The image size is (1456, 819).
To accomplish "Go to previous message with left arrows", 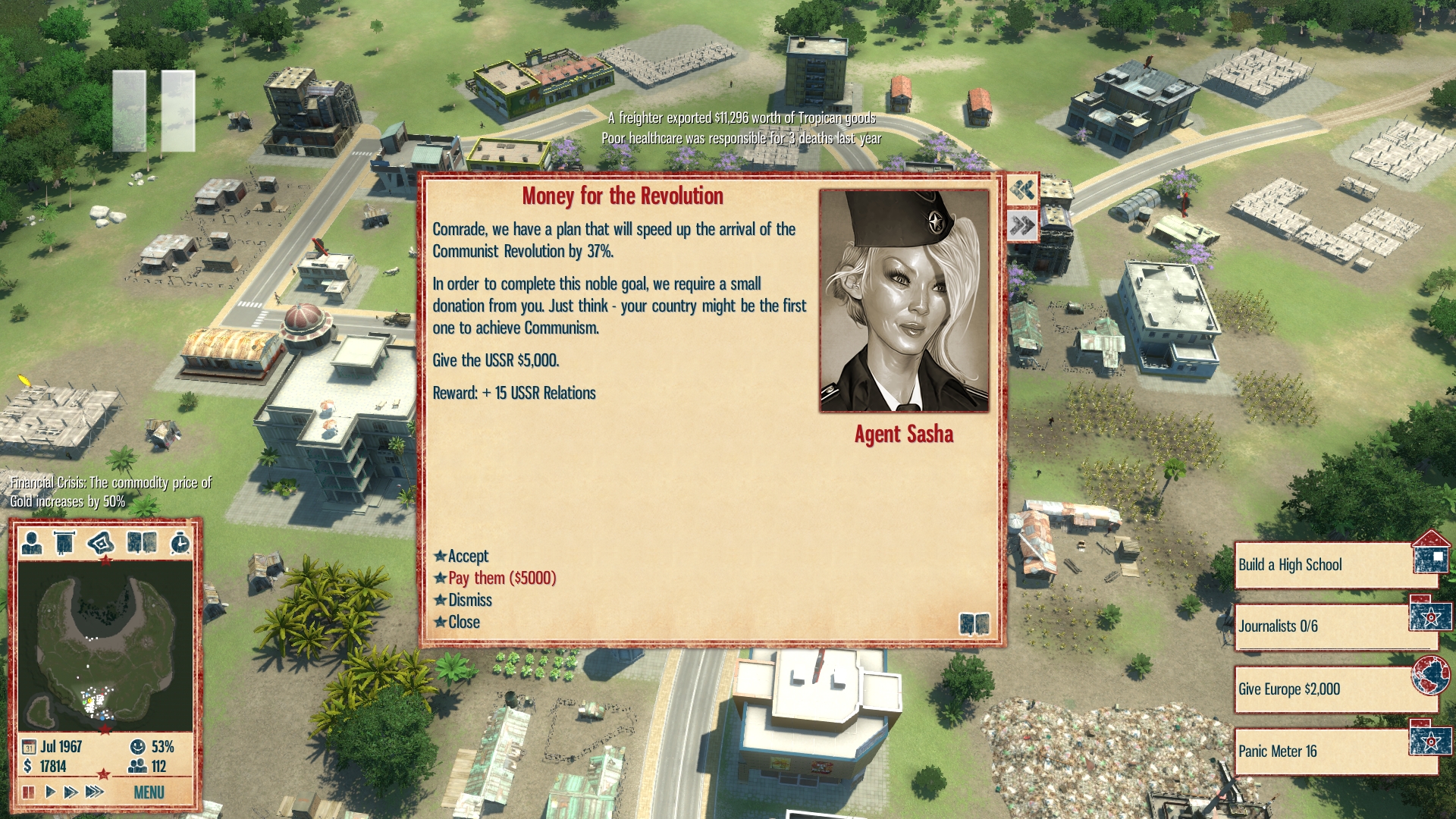I will click(1022, 190).
